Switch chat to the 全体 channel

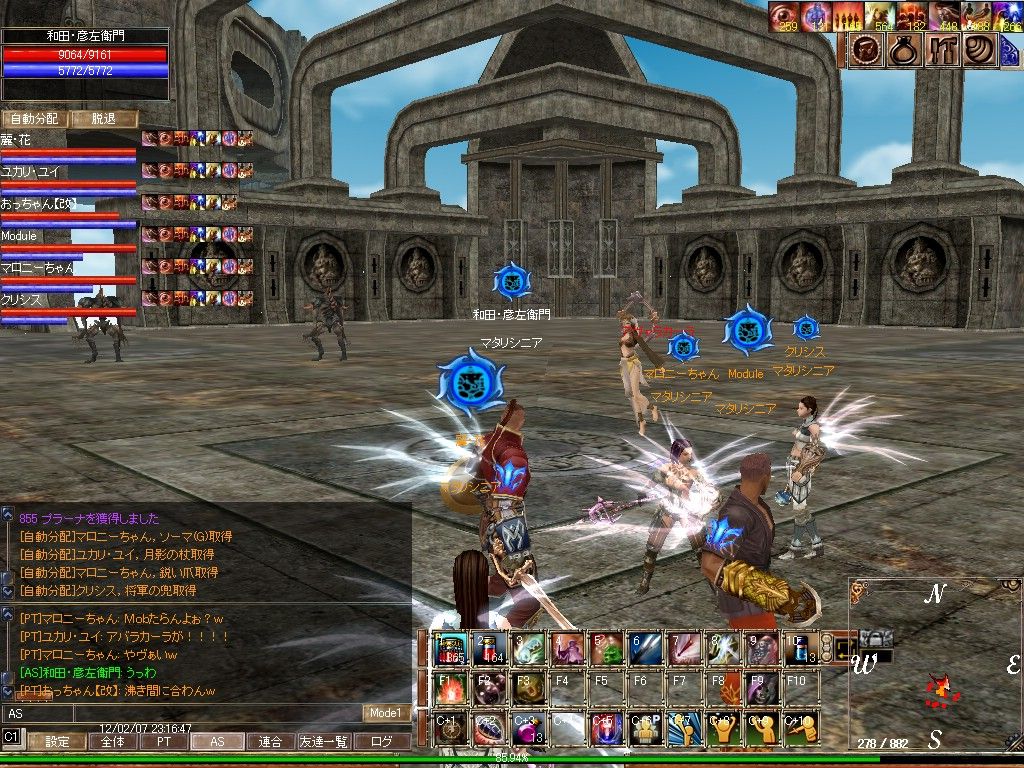point(113,742)
